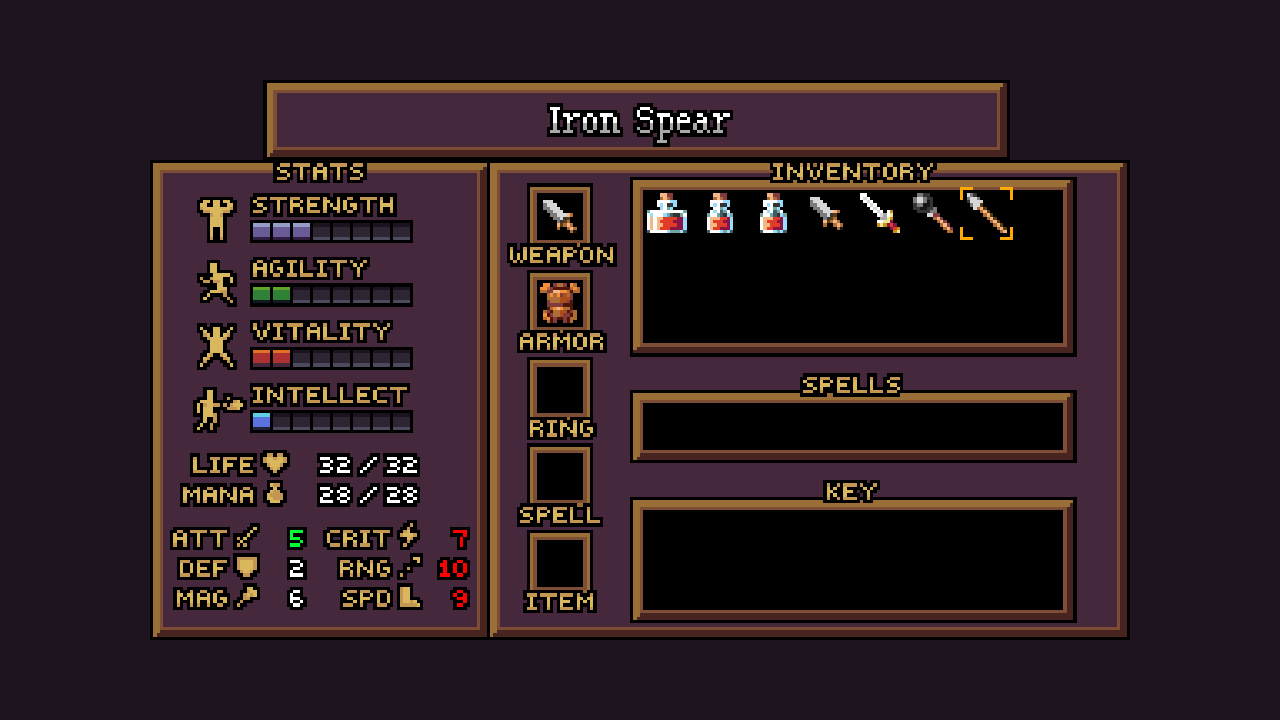Pick the dagger in the inventory grid

point(826,213)
